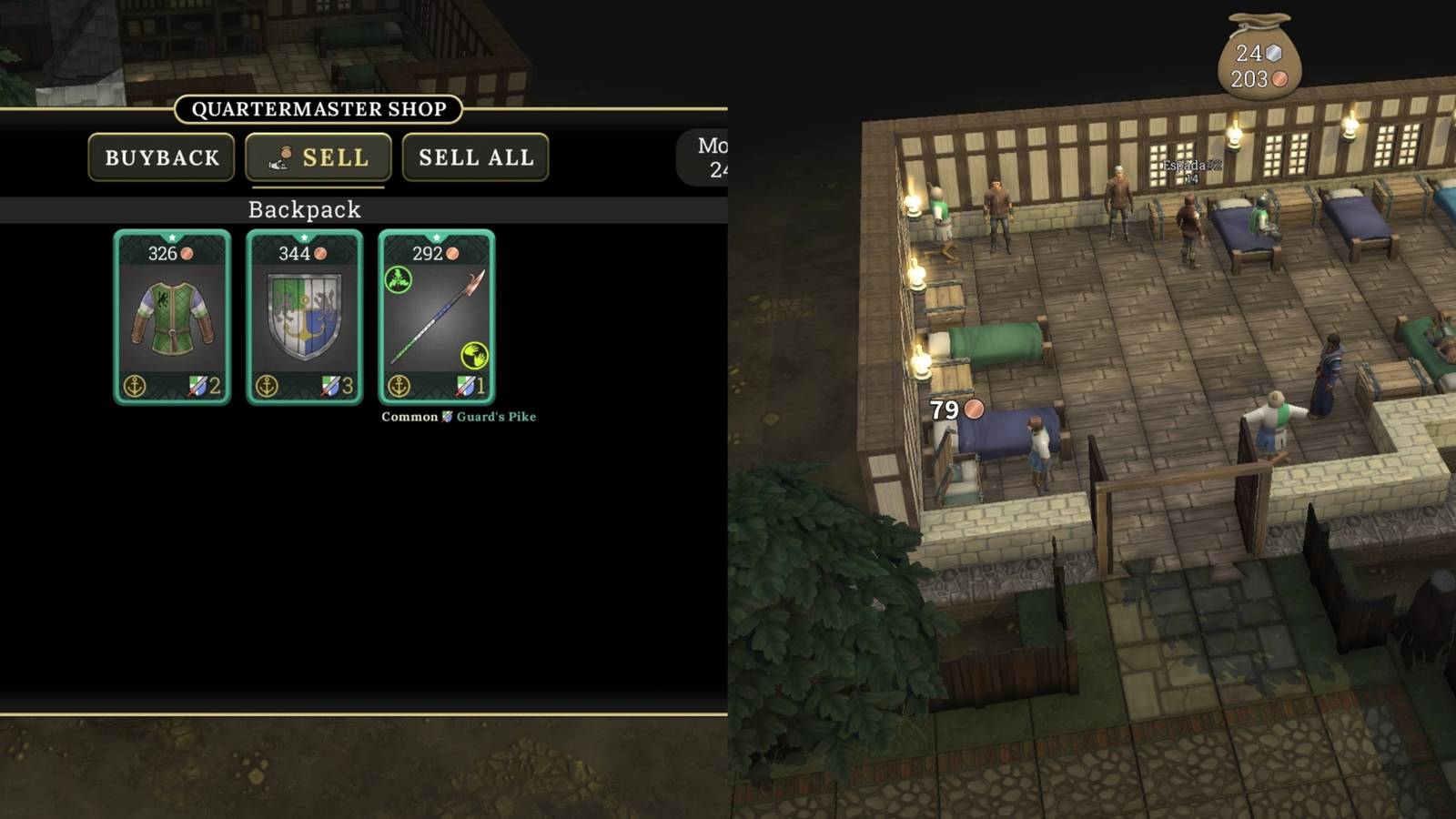Click the star on the Guard's Pike card
Viewport: 1456px width, 819px height.
pyautogui.click(x=437, y=236)
